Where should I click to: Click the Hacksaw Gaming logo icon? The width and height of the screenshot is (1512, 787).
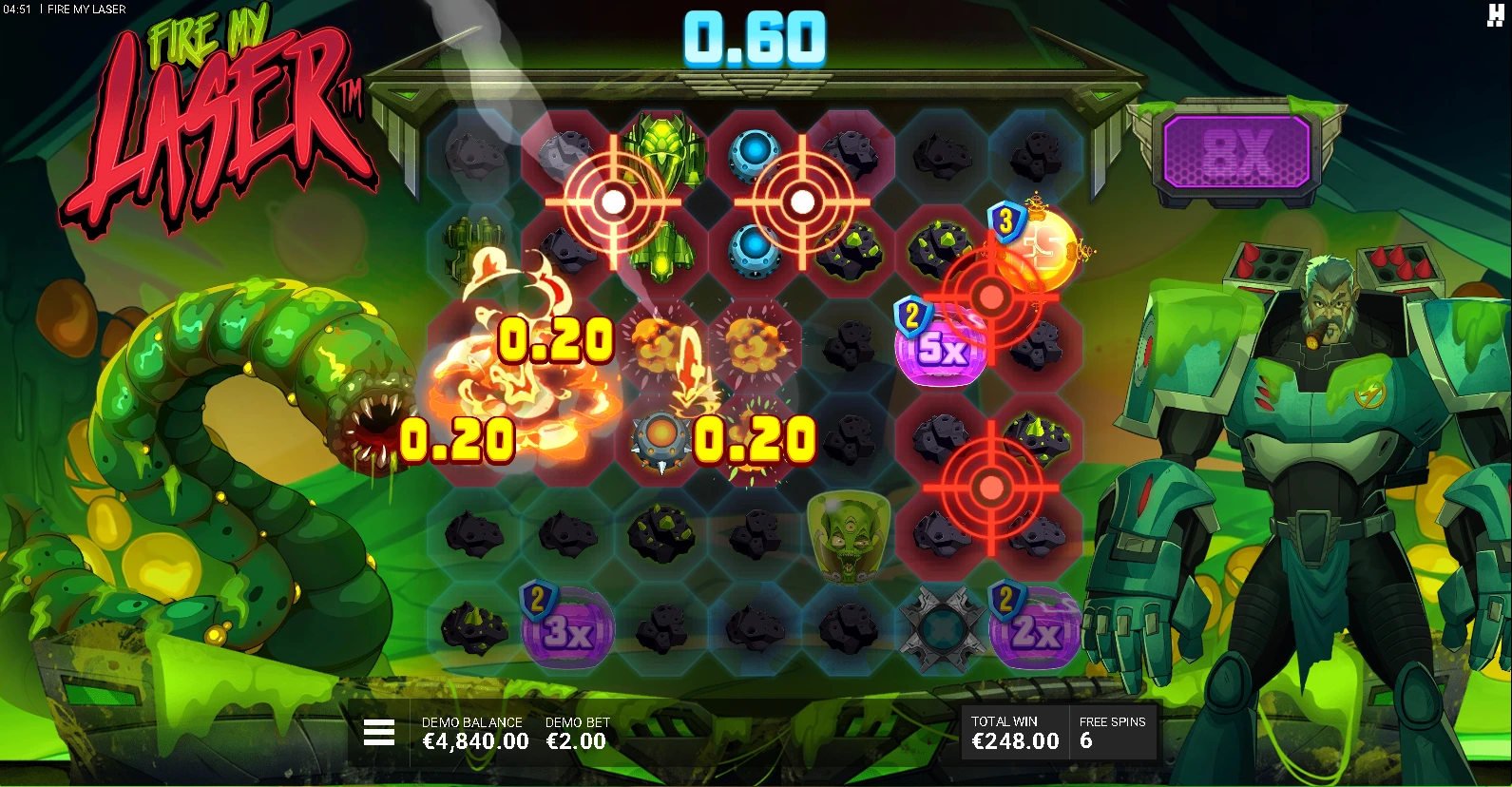[x=1494, y=14]
